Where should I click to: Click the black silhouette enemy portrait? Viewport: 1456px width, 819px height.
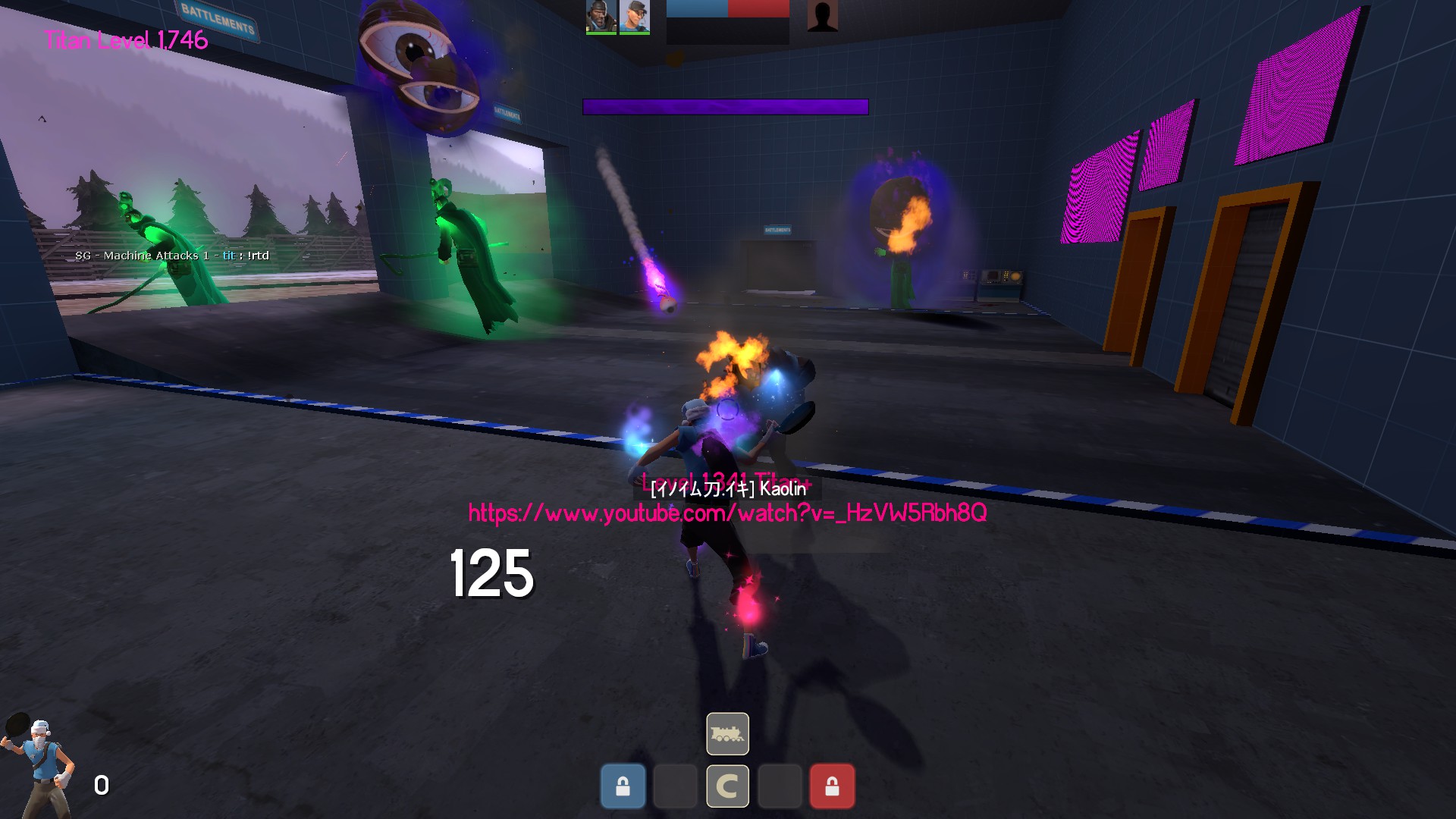pos(822,16)
